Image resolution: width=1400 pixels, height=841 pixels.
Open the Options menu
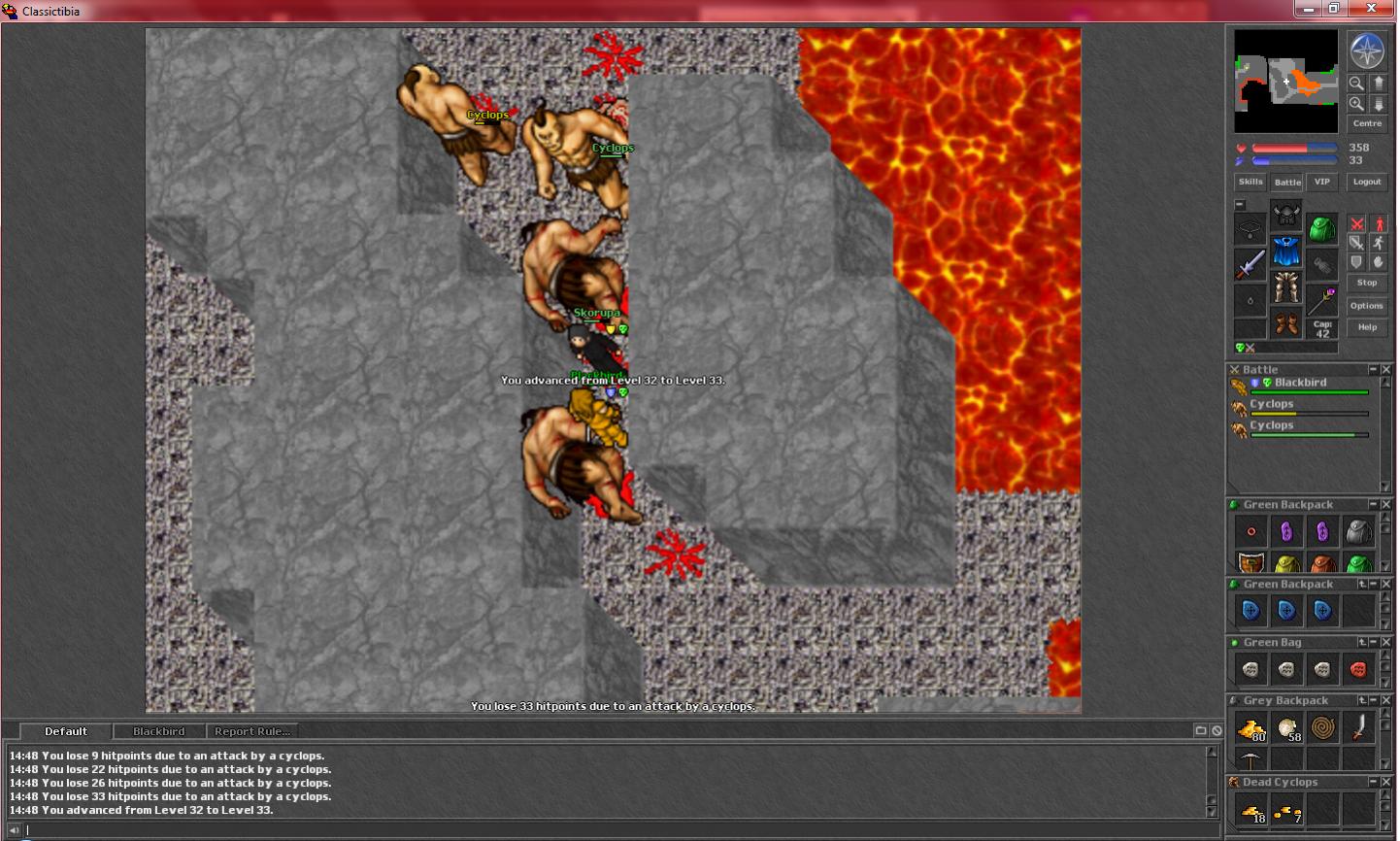tap(1367, 306)
